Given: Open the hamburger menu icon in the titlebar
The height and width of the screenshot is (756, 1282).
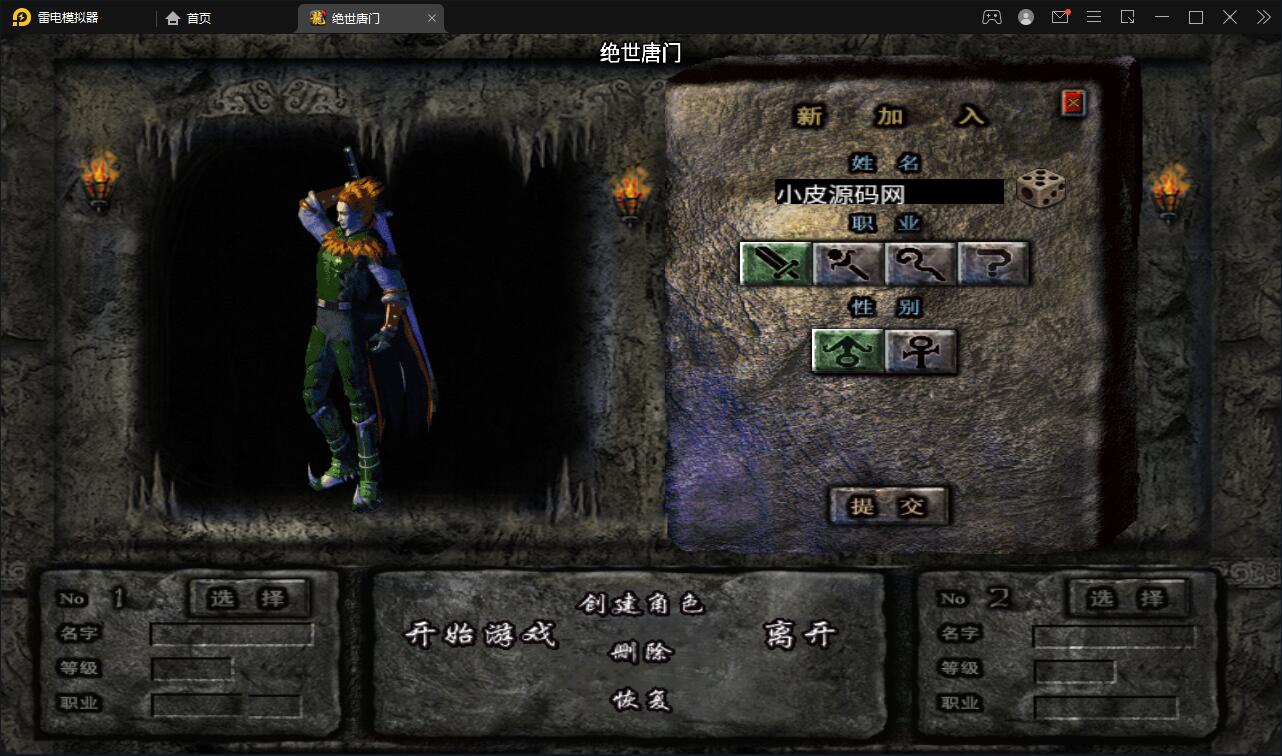Looking at the screenshot, I should pos(1094,17).
